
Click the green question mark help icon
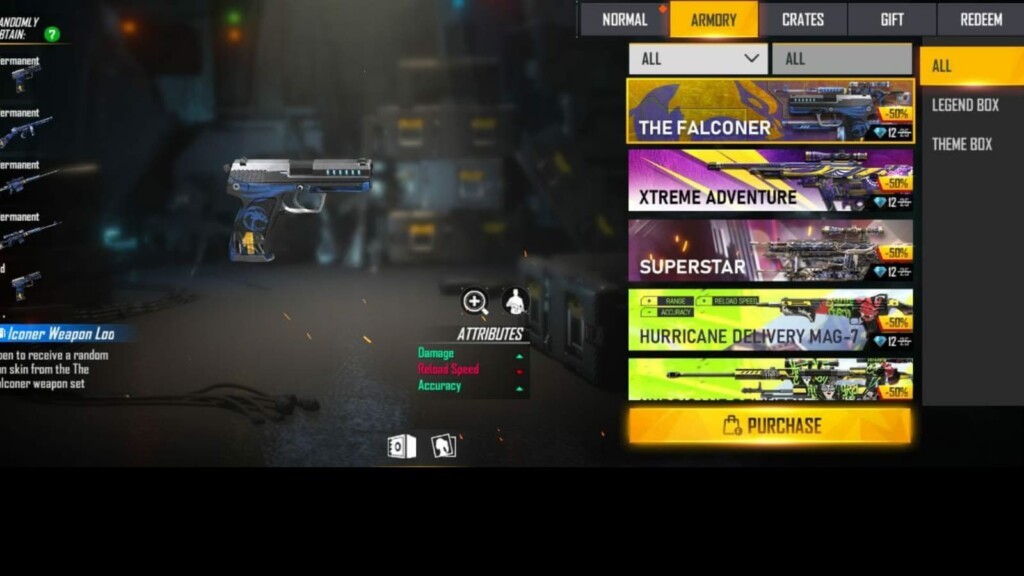tap(51, 35)
